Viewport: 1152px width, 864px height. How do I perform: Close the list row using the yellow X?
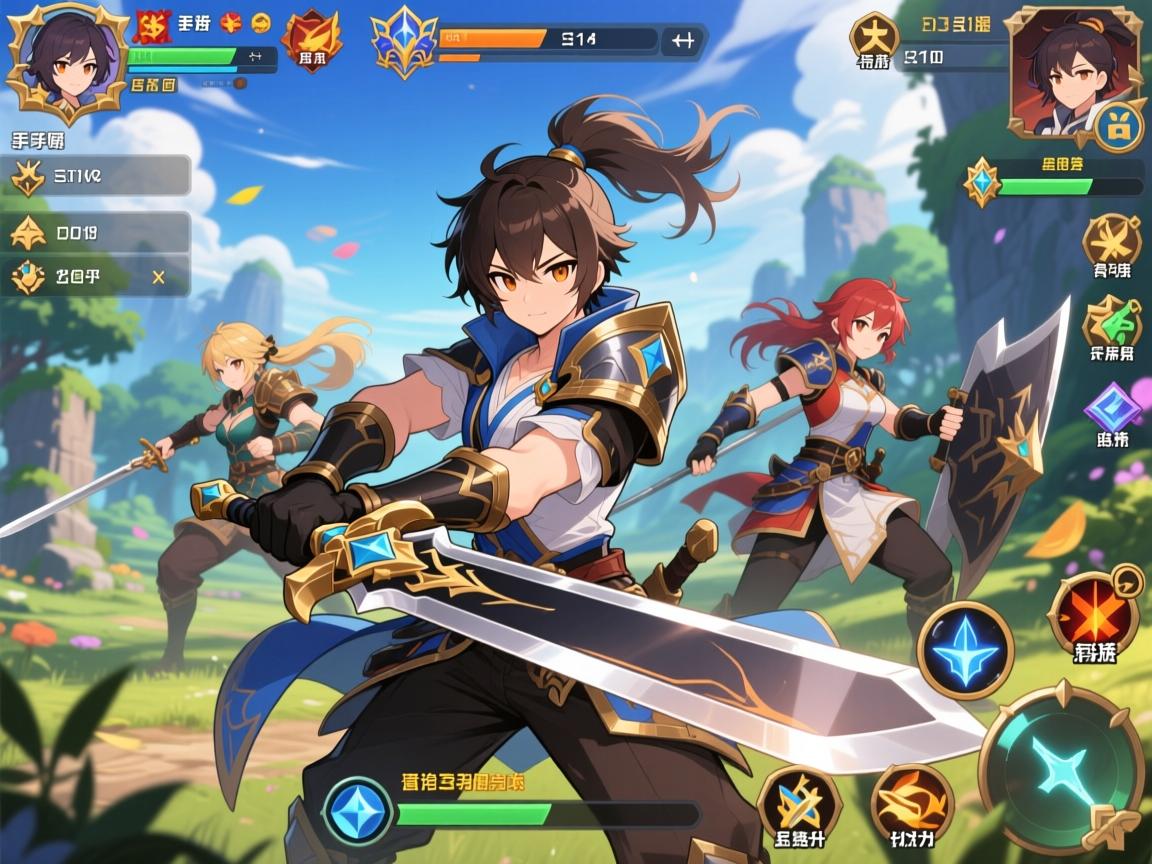point(158,277)
